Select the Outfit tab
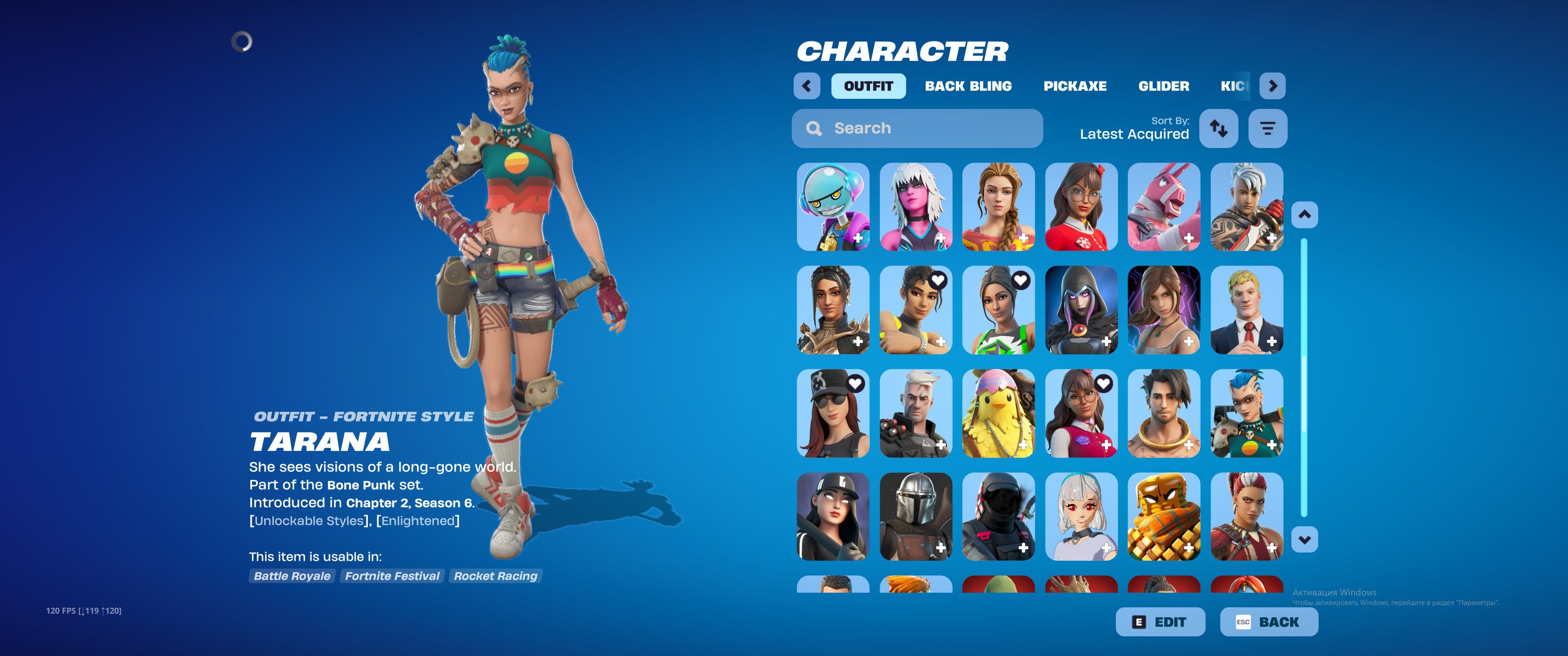Image resolution: width=1568 pixels, height=656 pixels. pyautogui.click(x=868, y=86)
